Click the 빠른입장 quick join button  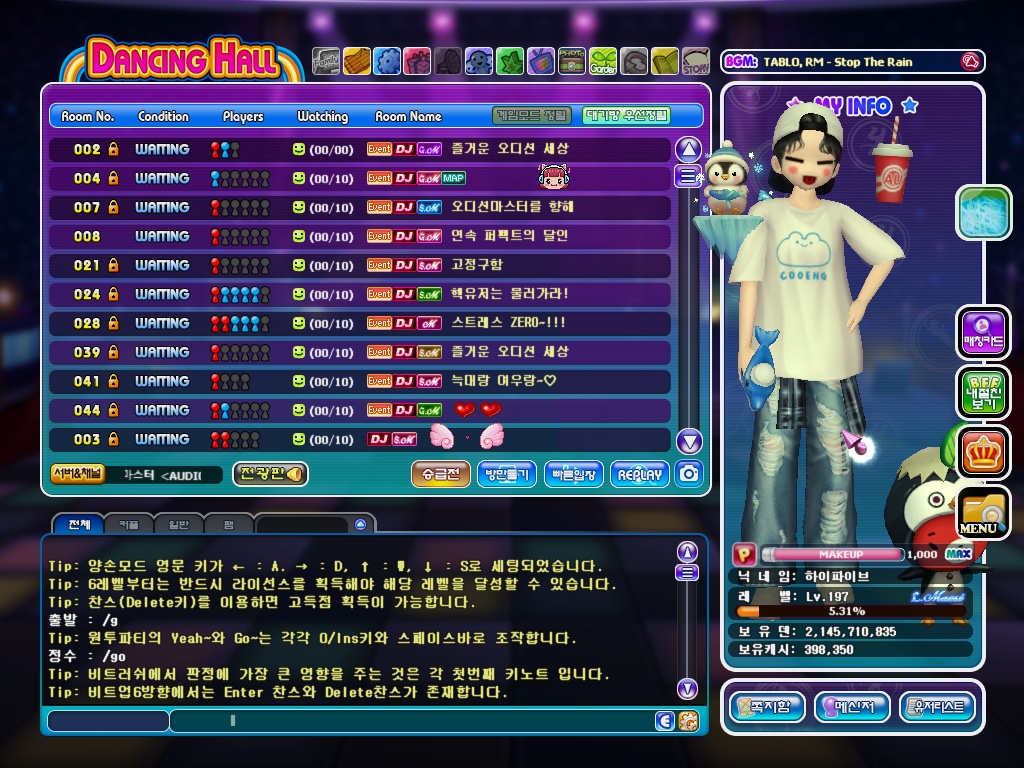tap(574, 475)
